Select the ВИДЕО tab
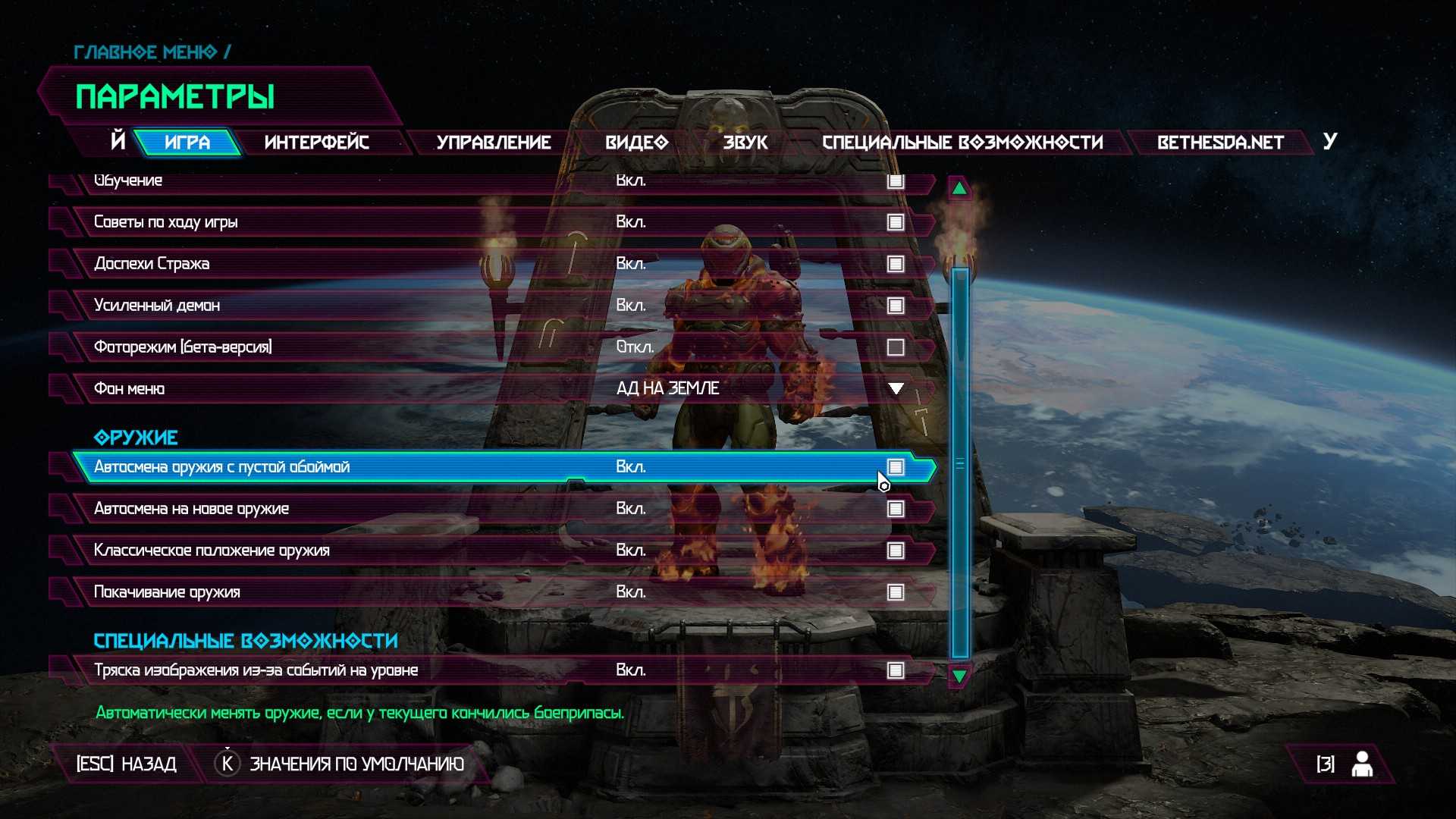The height and width of the screenshot is (819, 1456). [x=636, y=143]
